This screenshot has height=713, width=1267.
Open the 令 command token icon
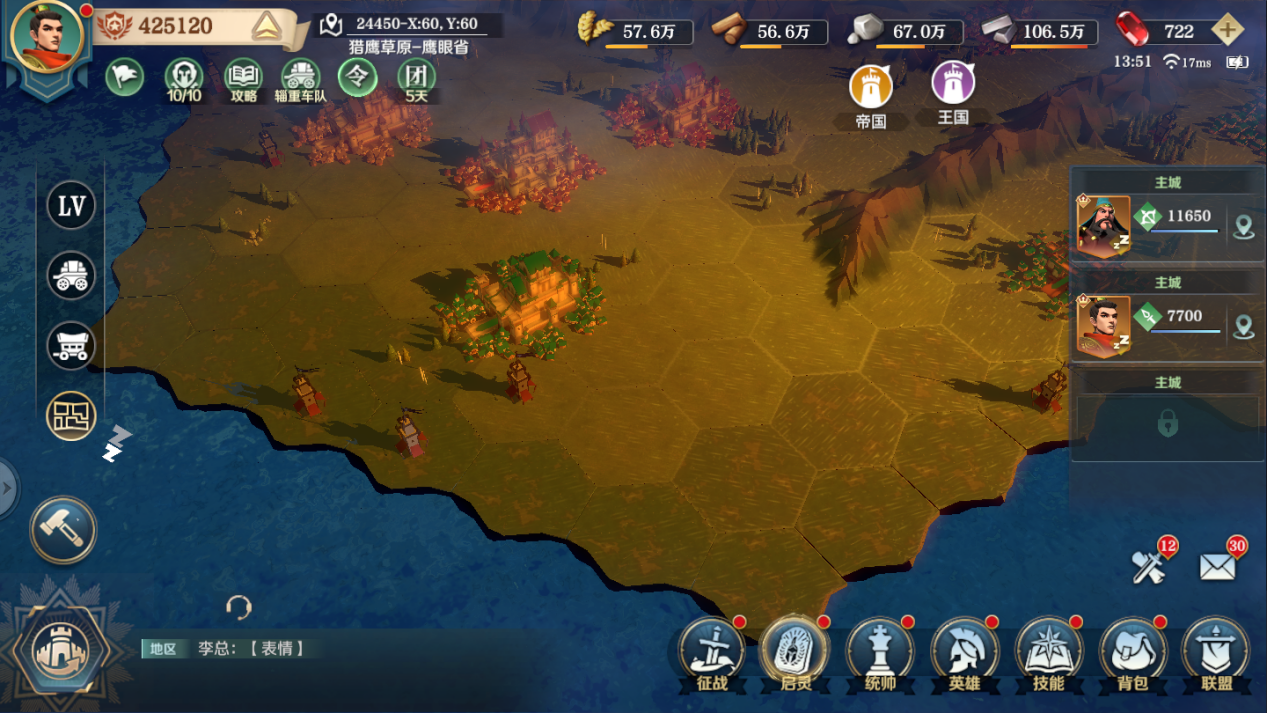click(357, 77)
